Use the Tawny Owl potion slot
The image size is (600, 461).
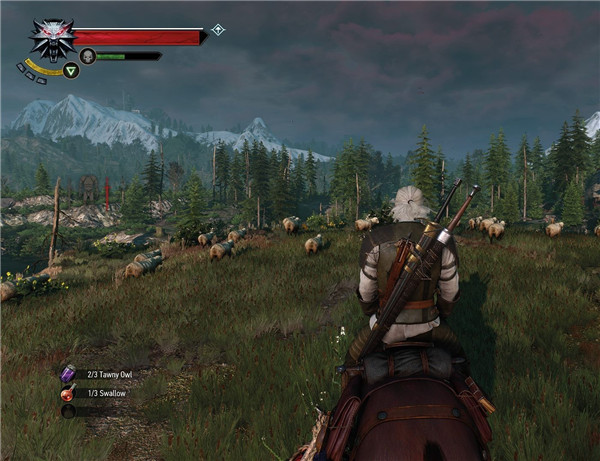tap(68, 374)
